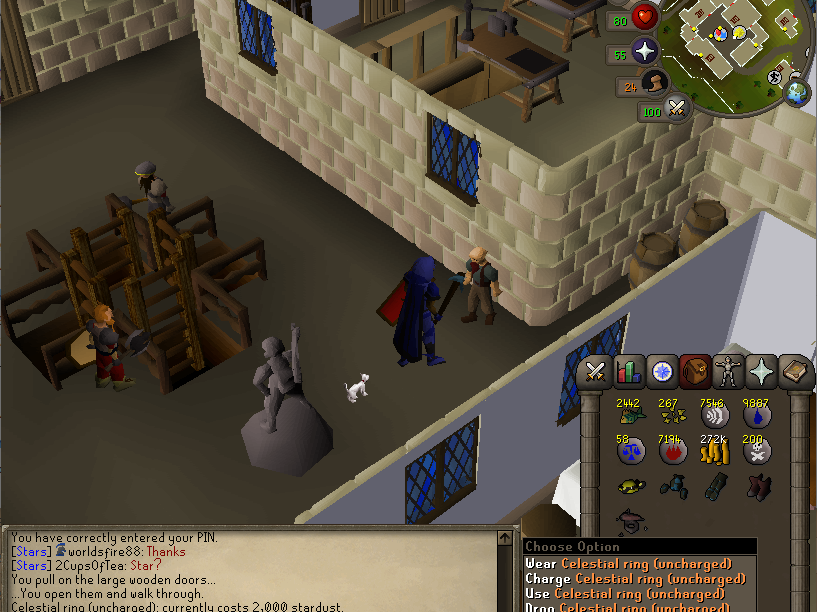Image resolution: width=817 pixels, height=612 pixels.
Task: Toggle the run energy boot orb
Action: tap(655, 84)
